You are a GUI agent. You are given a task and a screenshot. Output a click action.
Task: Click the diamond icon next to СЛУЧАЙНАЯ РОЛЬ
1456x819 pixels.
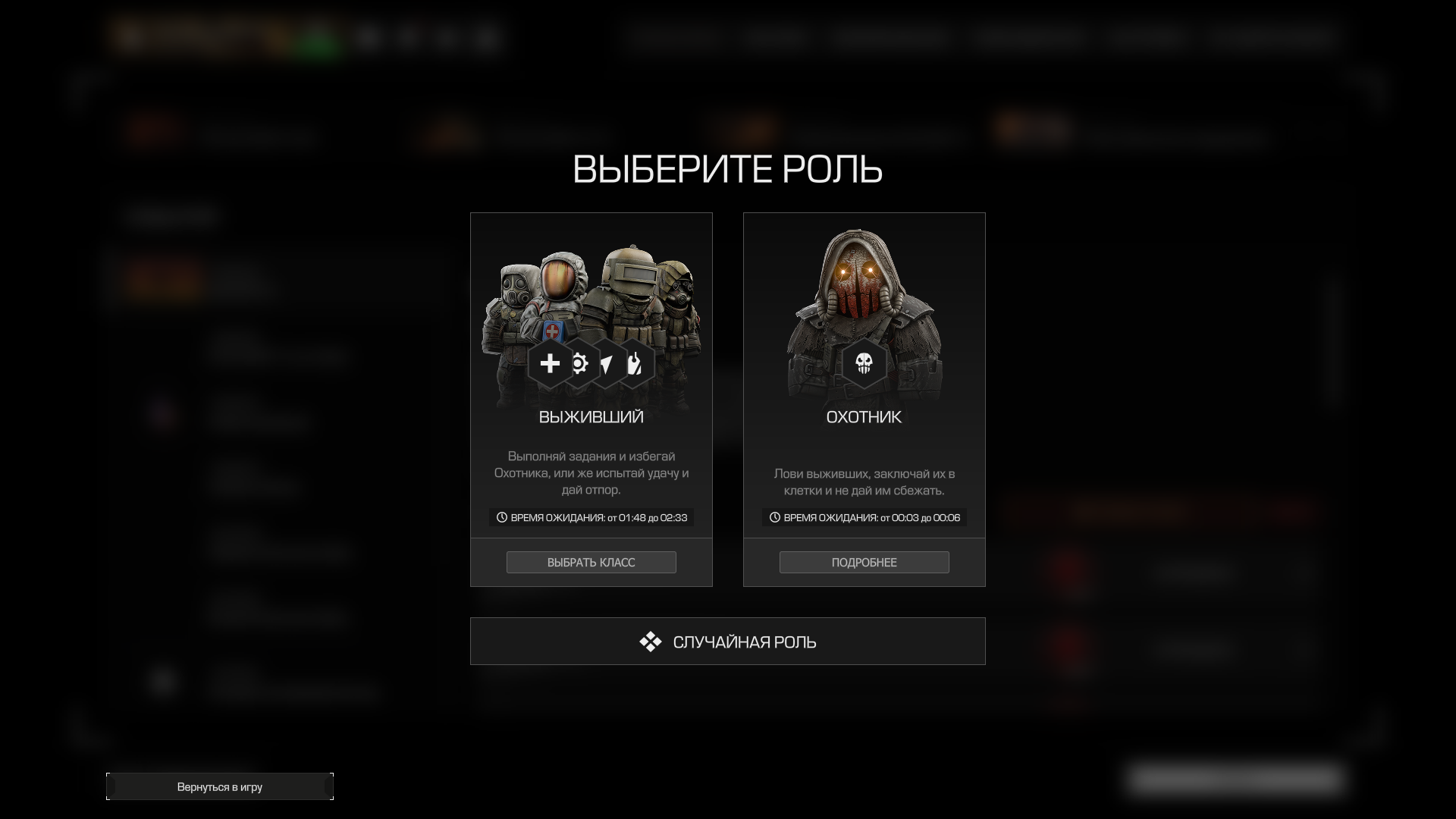[x=650, y=641]
